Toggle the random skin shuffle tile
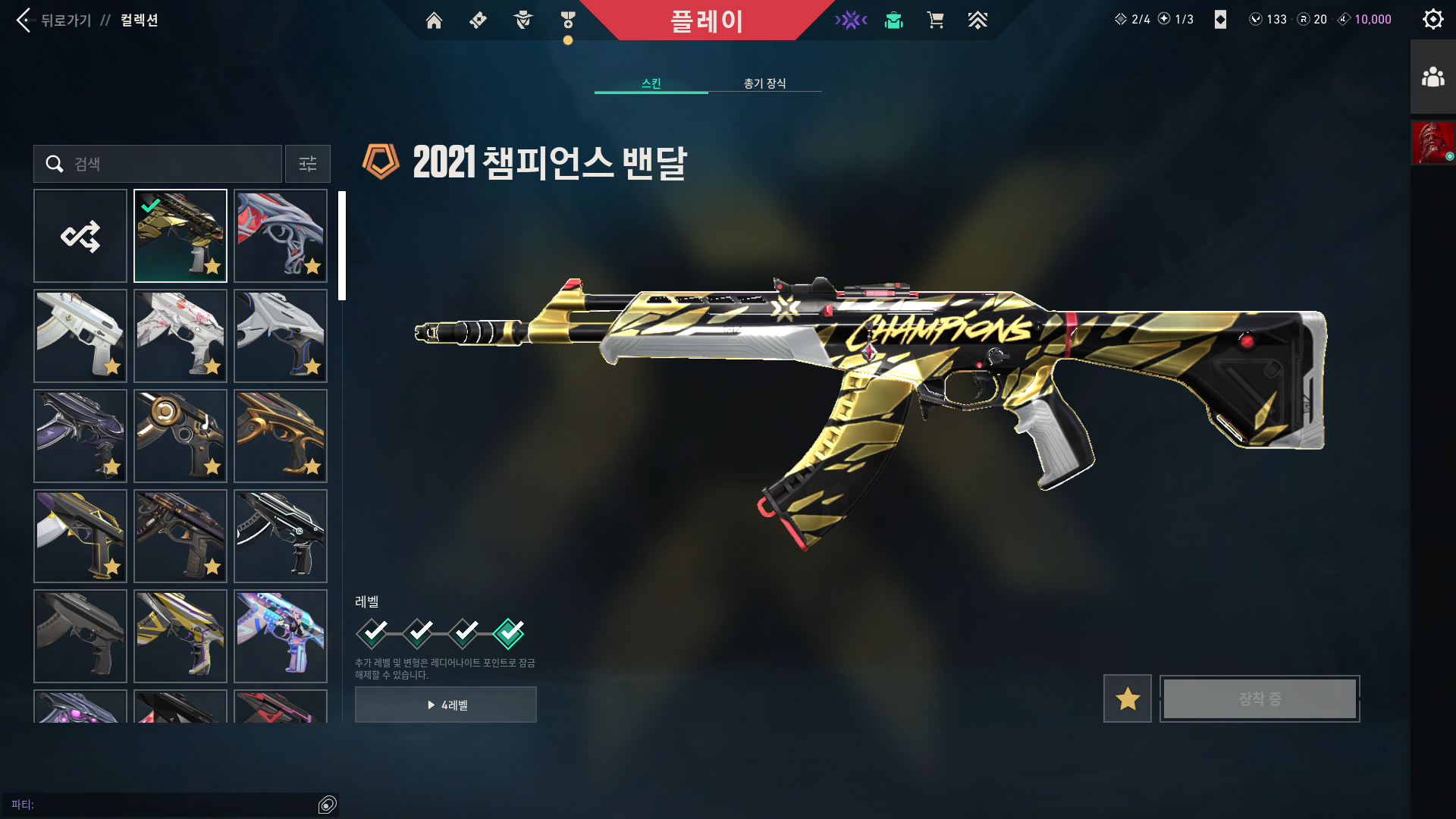1456x819 pixels. click(80, 235)
